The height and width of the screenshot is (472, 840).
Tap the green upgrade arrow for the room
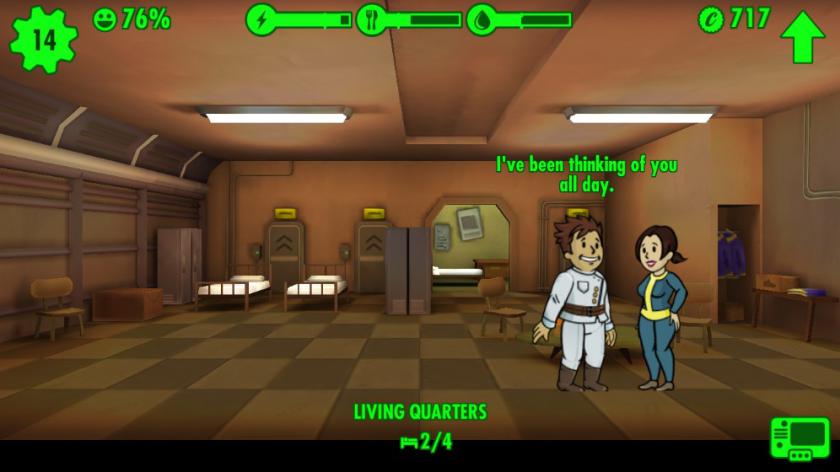coord(802,37)
